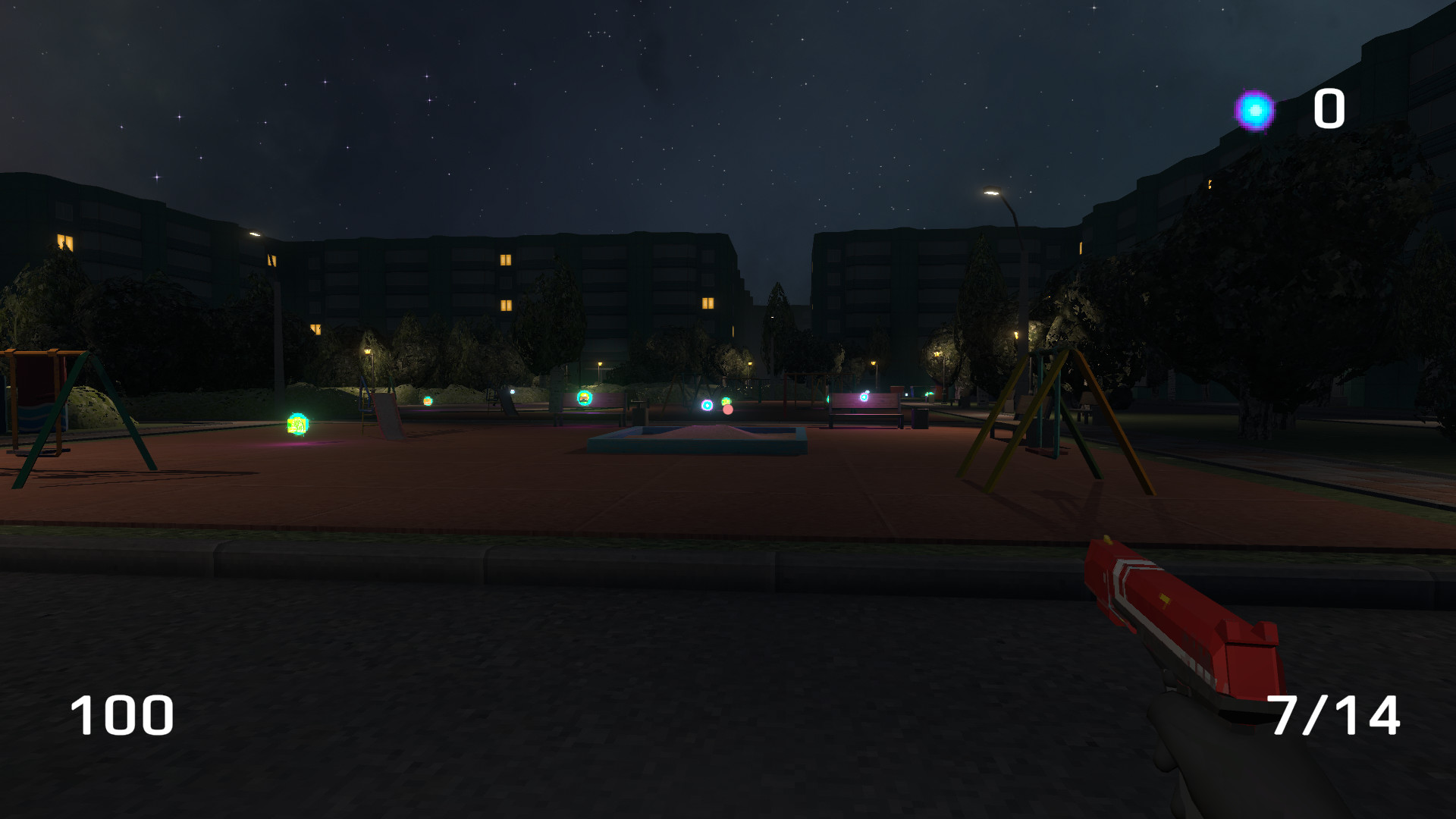Target the small teal orb left of the slide
Image resolution: width=1456 pixels, height=819 pixels.
point(427,400)
